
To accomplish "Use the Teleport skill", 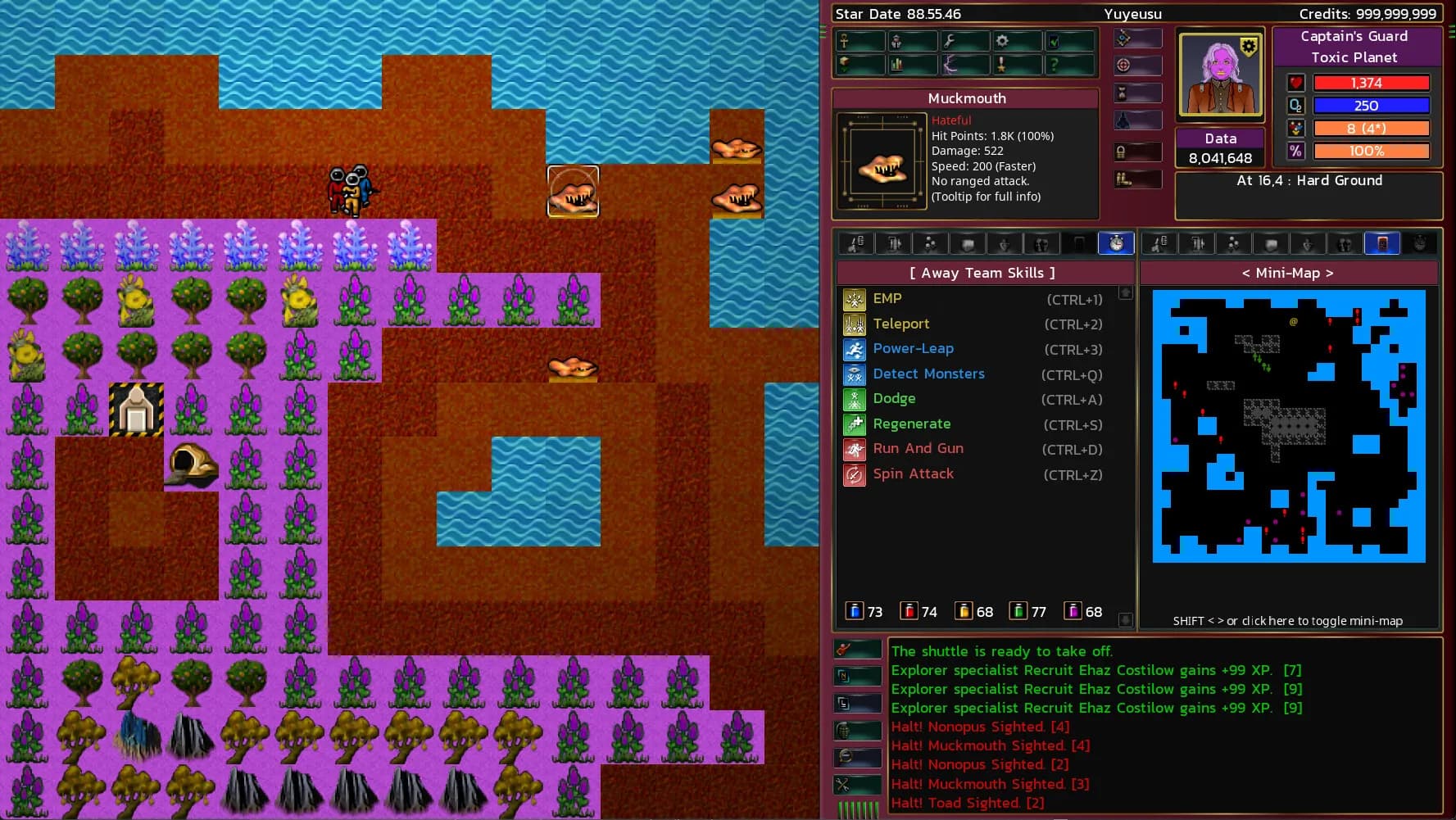I will tap(900, 324).
